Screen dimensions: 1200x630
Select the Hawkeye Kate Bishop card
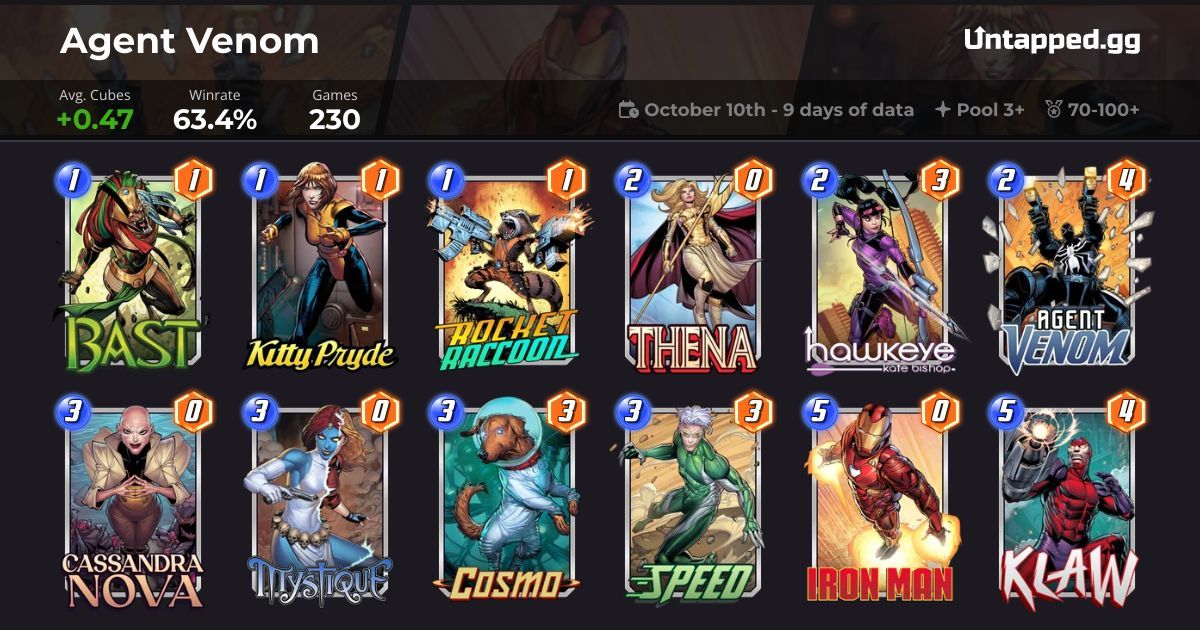coord(880,270)
